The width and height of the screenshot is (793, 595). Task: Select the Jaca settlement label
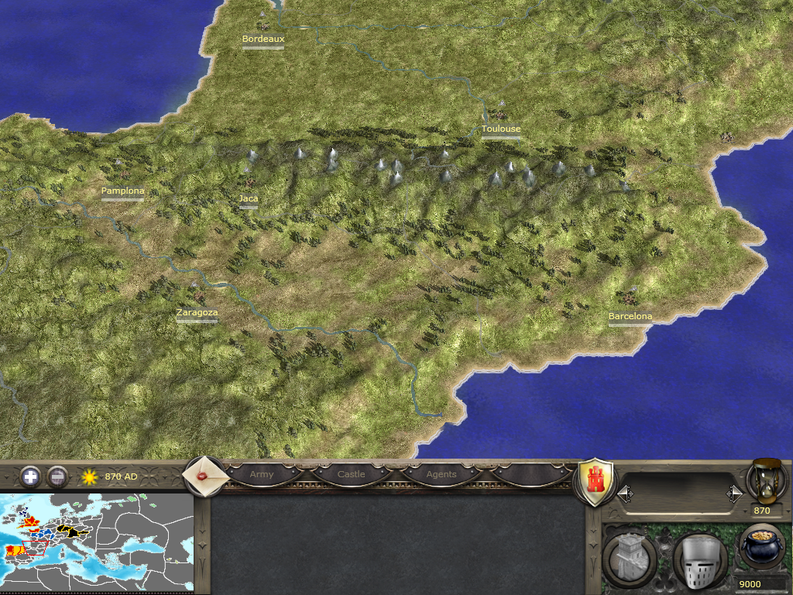tap(248, 198)
